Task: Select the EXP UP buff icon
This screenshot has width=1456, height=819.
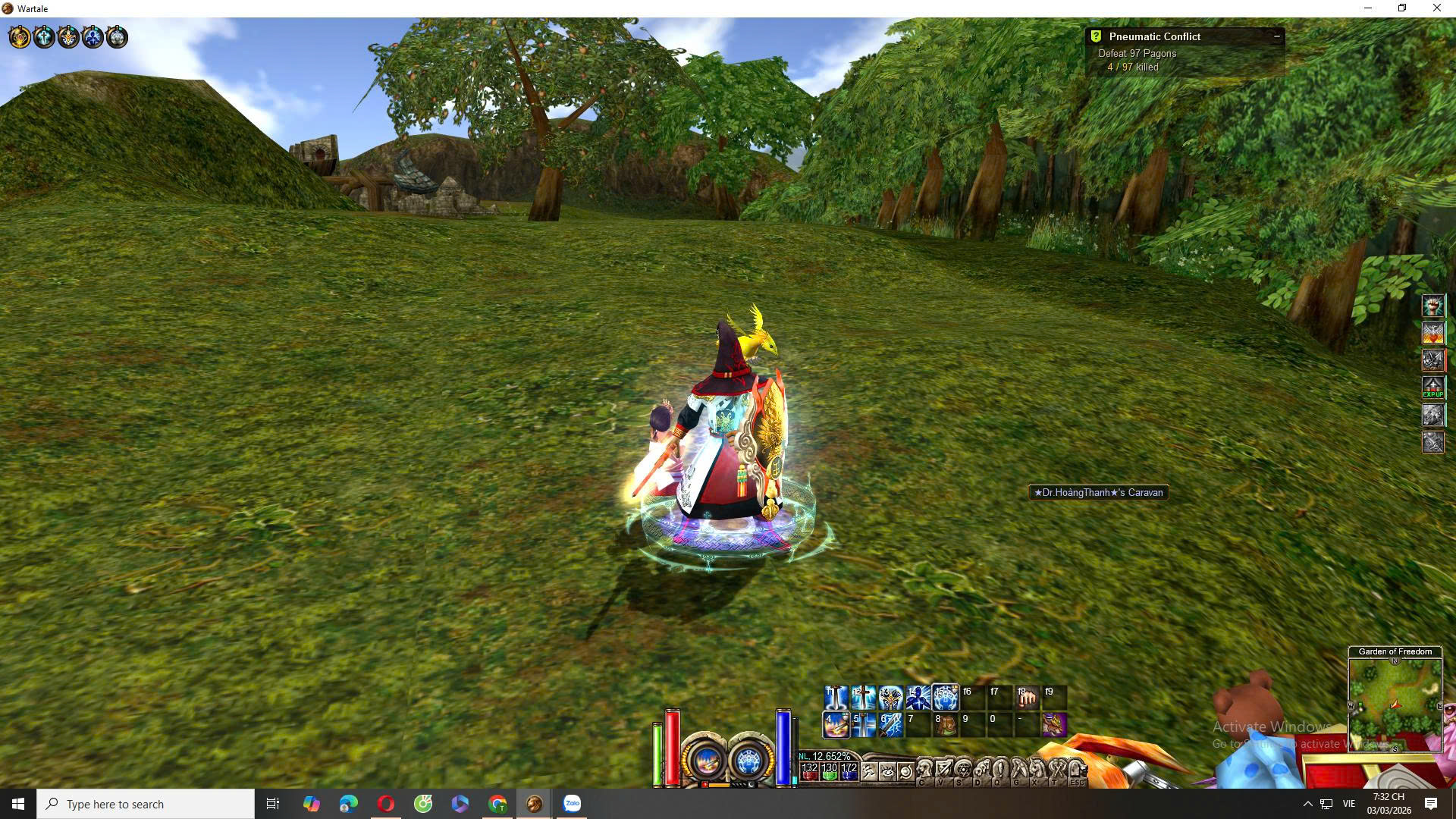Action: tap(1432, 388)
